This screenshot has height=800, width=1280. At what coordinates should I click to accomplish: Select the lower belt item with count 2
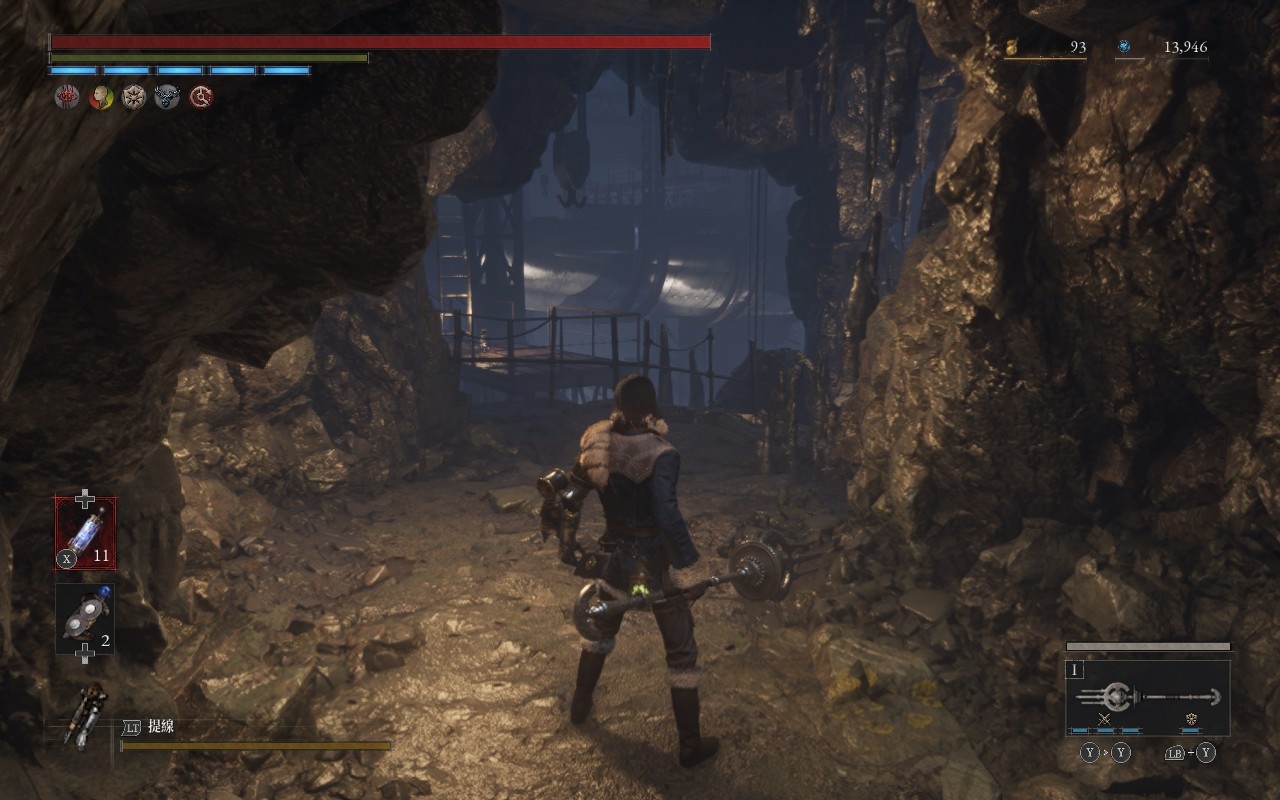coord(85,618)
